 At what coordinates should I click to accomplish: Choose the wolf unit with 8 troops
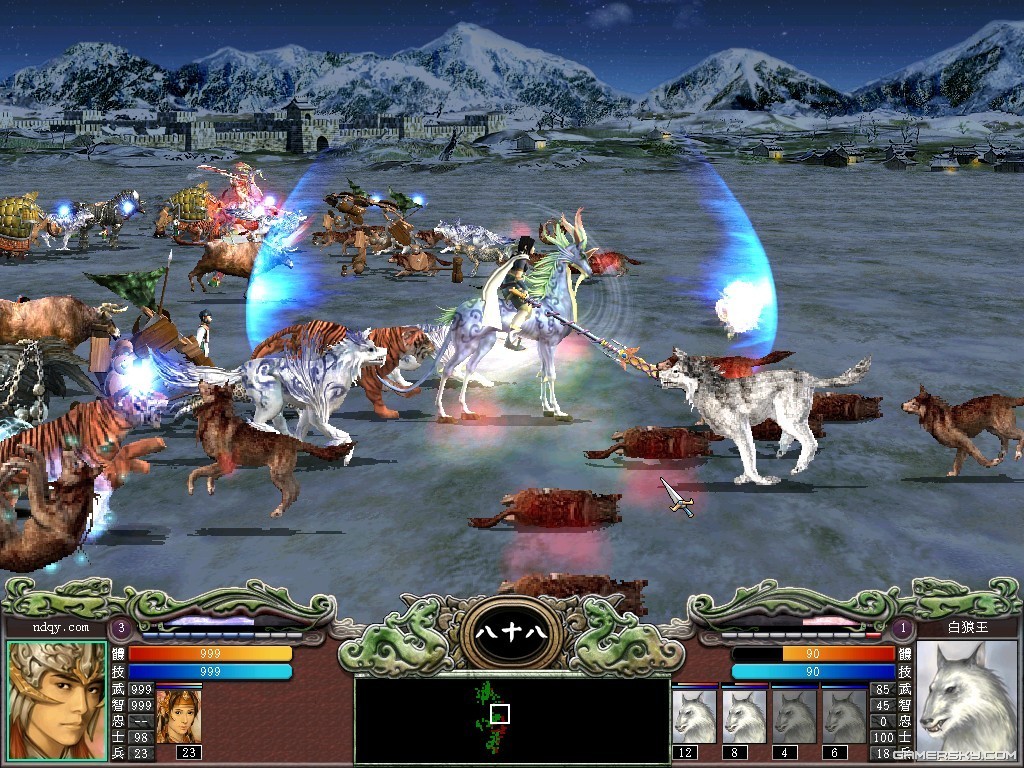tap(745, 715)
